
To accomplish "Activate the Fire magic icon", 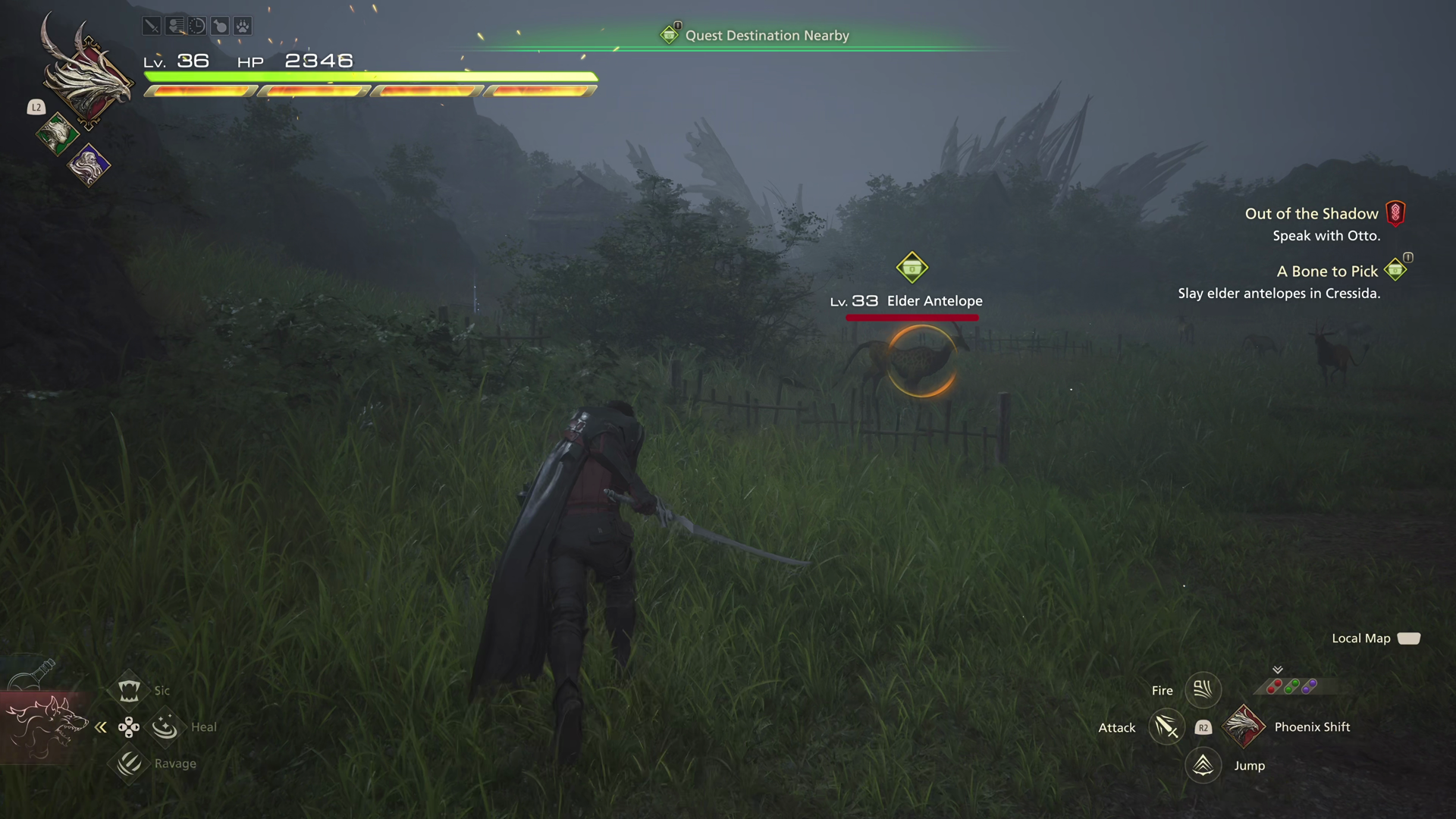I will (1203, 689).
